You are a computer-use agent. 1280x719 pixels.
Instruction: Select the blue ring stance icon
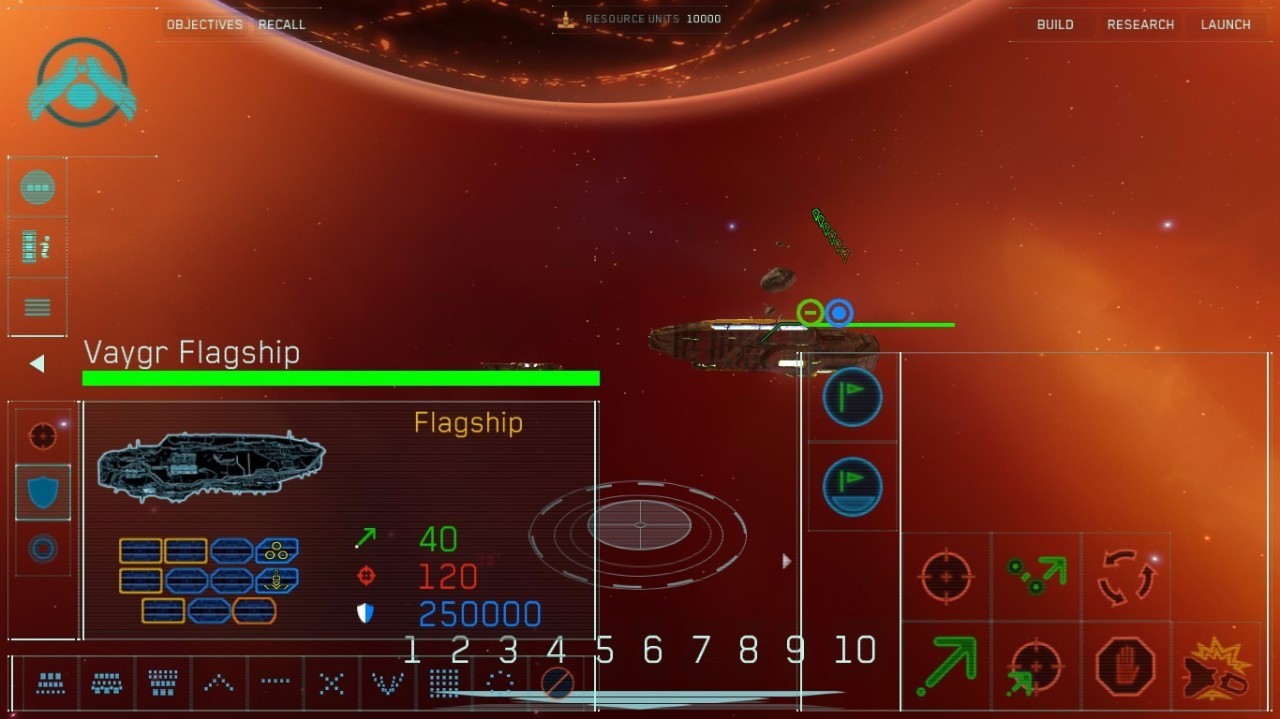tap(43, 549)
